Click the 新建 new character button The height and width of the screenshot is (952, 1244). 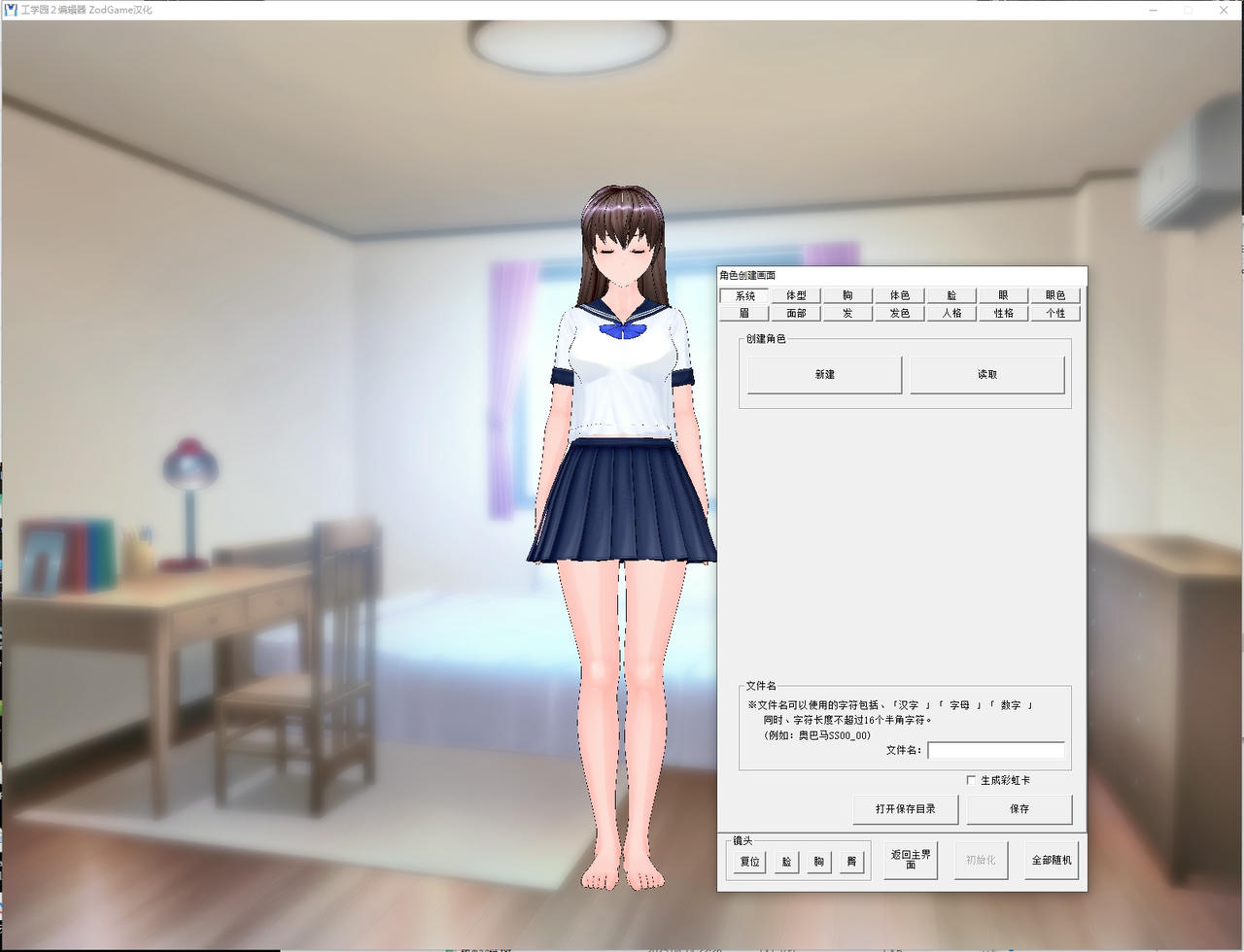(822, 374)
